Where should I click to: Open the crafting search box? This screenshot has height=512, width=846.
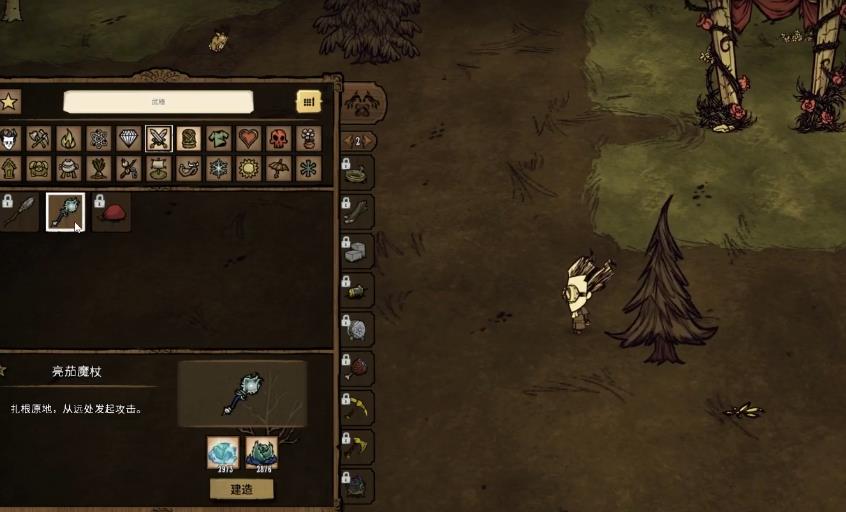click(158, 101)
